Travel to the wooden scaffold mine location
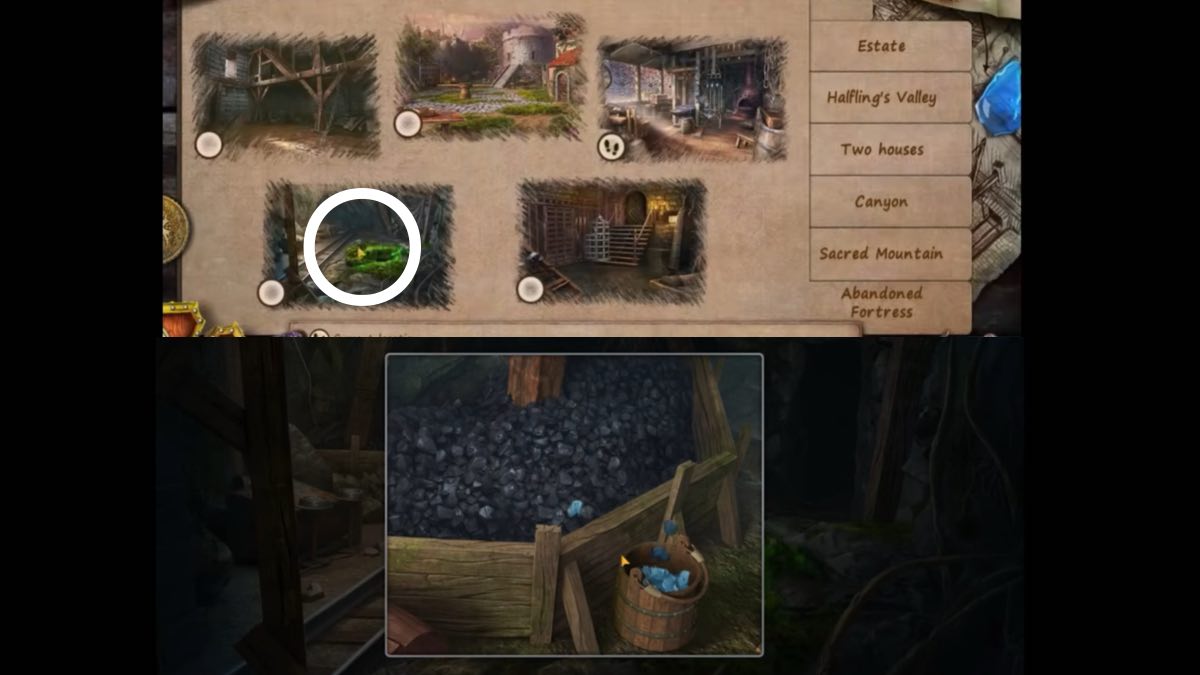 pos(286,95)
